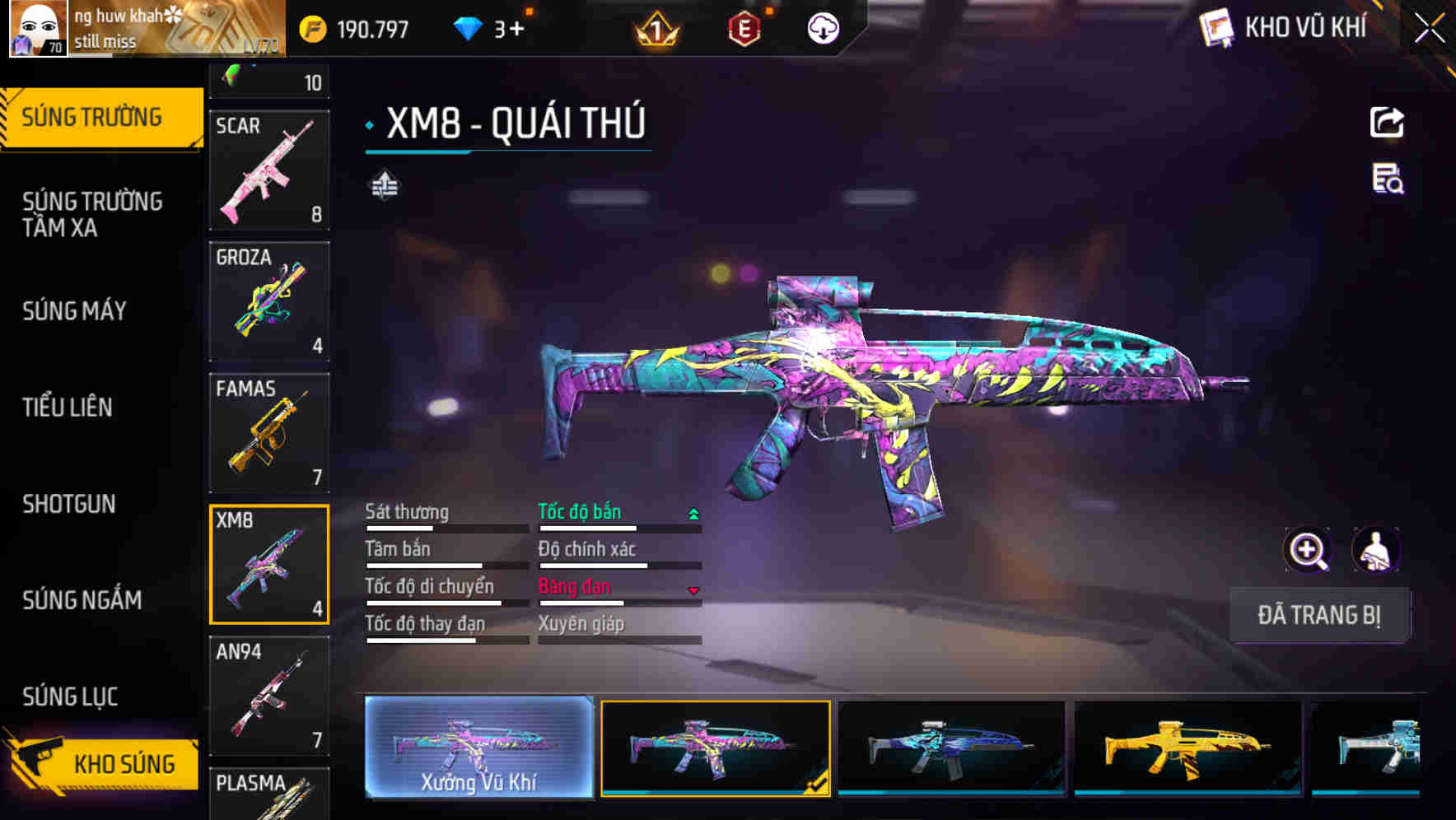Switch to Súng Trường Tầm Xa category
This screenshot has height=820, width=1456.
pos(92,214)
